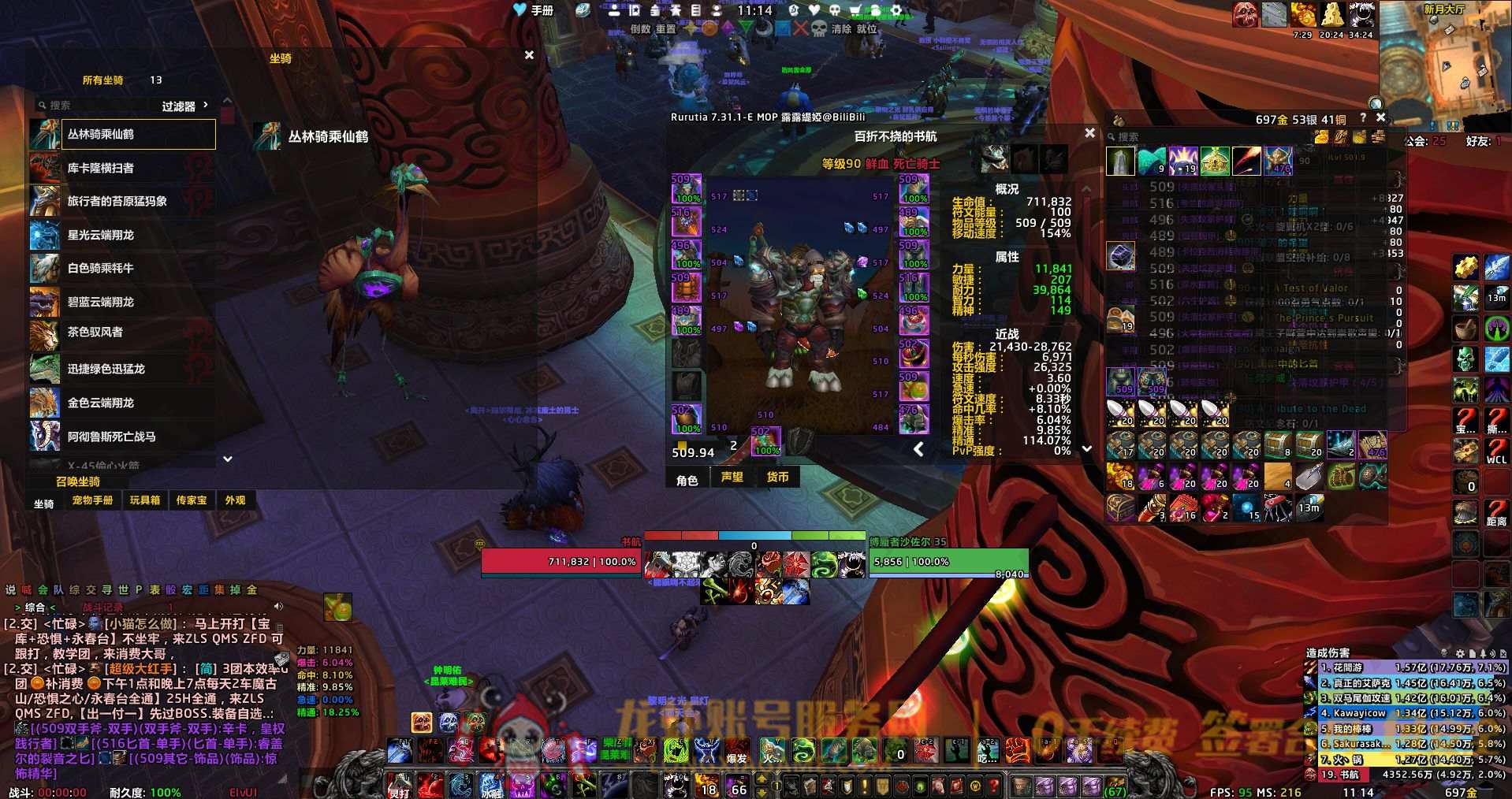Viewport: 1512px width, 799px height.
Task: Switch to the 声望 reputation tab
Action: 732,477
